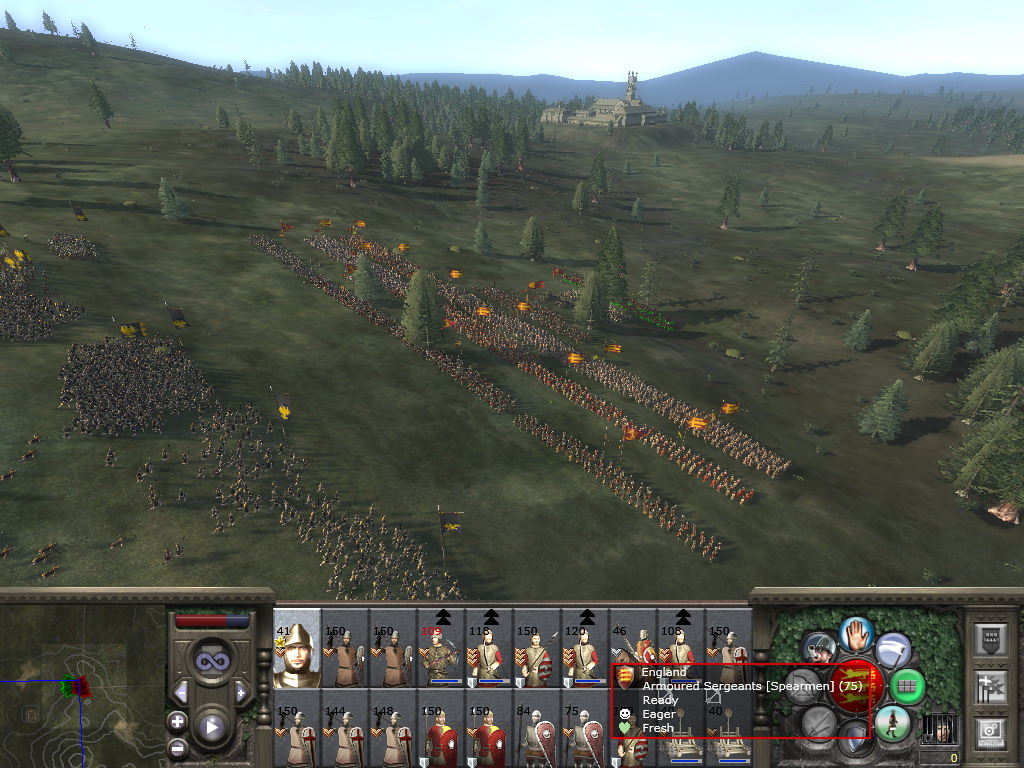The width and height of the screenshot is (1024, 768).
Task: Activate the halt hand command
Action: [856, 633]
